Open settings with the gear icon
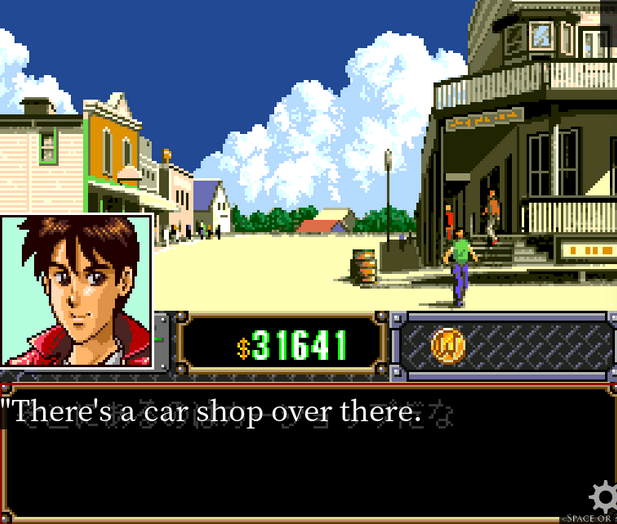This screenshot has height=524, width=617. click(605, 497)
